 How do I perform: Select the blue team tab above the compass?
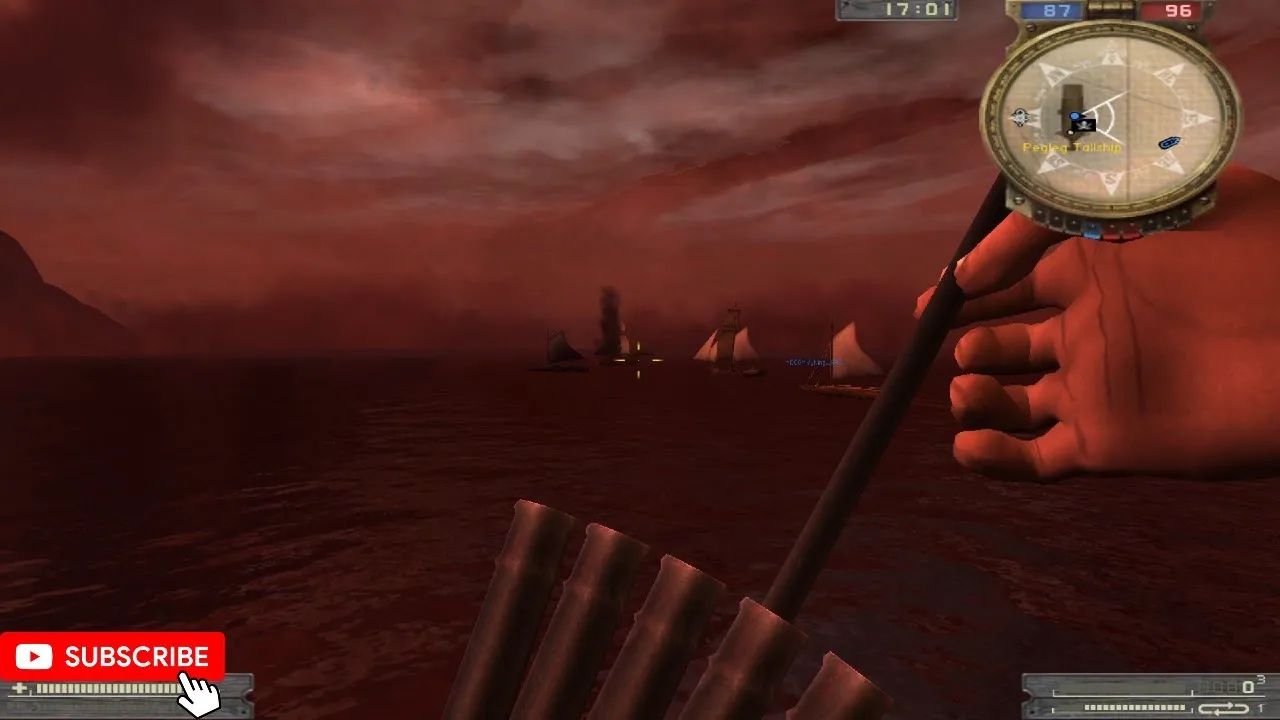point(1055,10)
